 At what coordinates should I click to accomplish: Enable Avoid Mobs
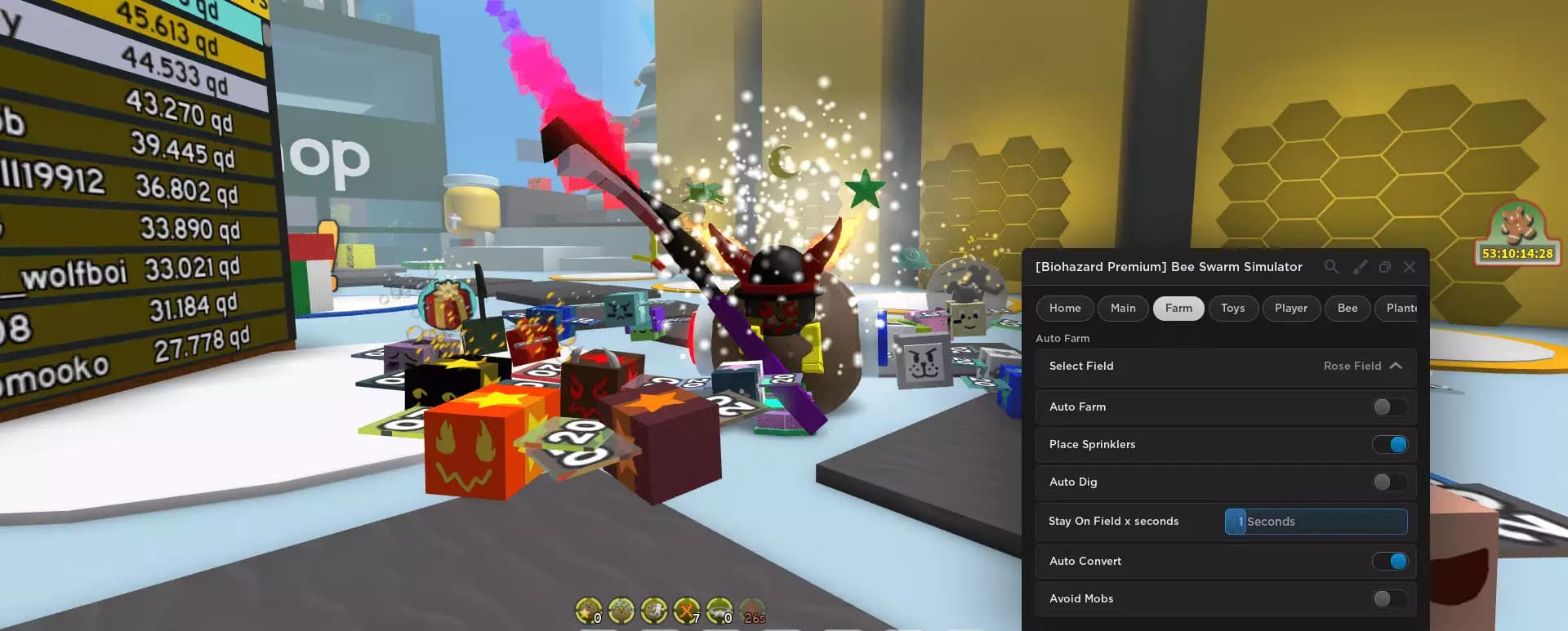coord(1388,598)
